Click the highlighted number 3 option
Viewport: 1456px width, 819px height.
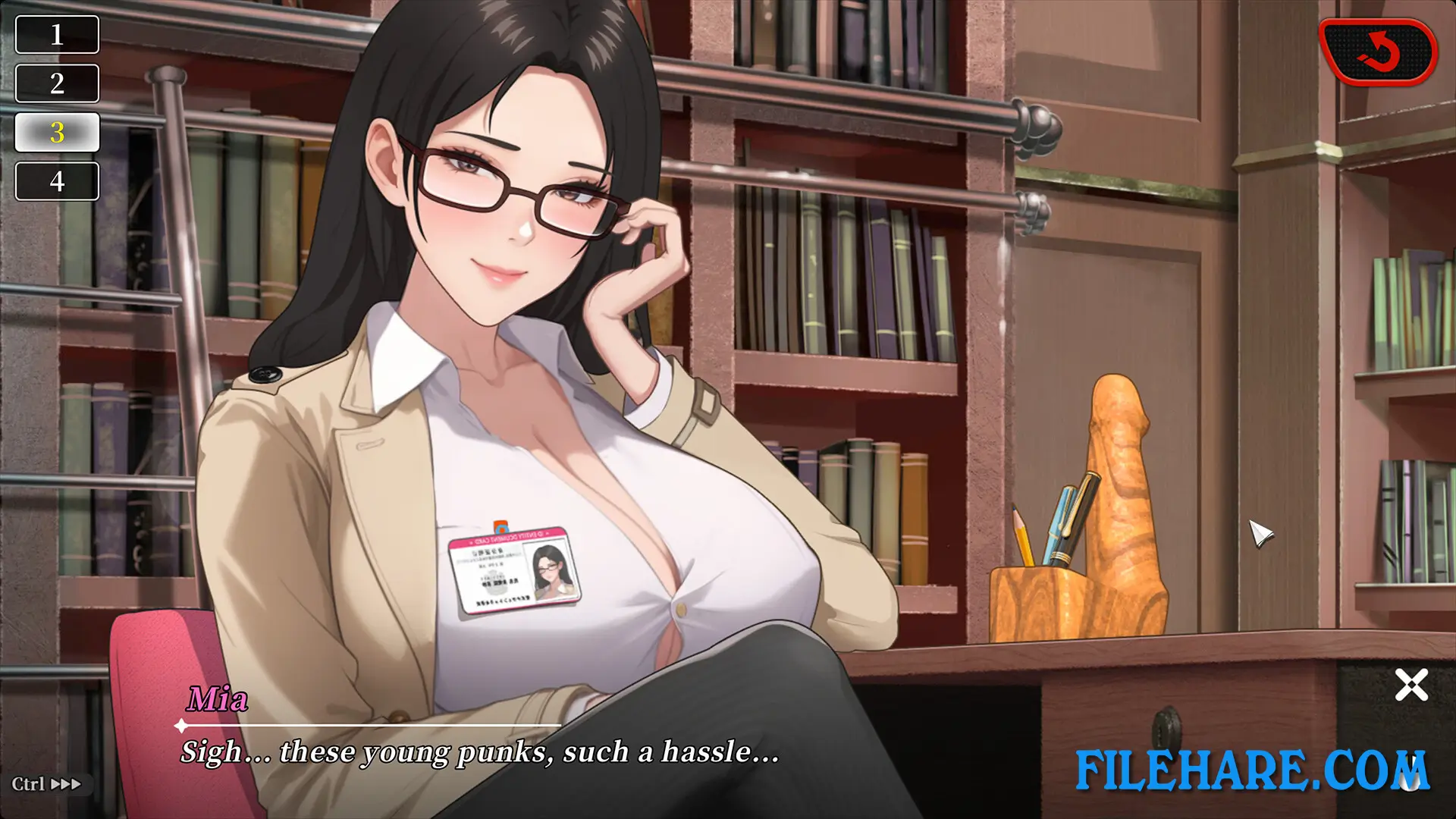click(x=57, y=132)
